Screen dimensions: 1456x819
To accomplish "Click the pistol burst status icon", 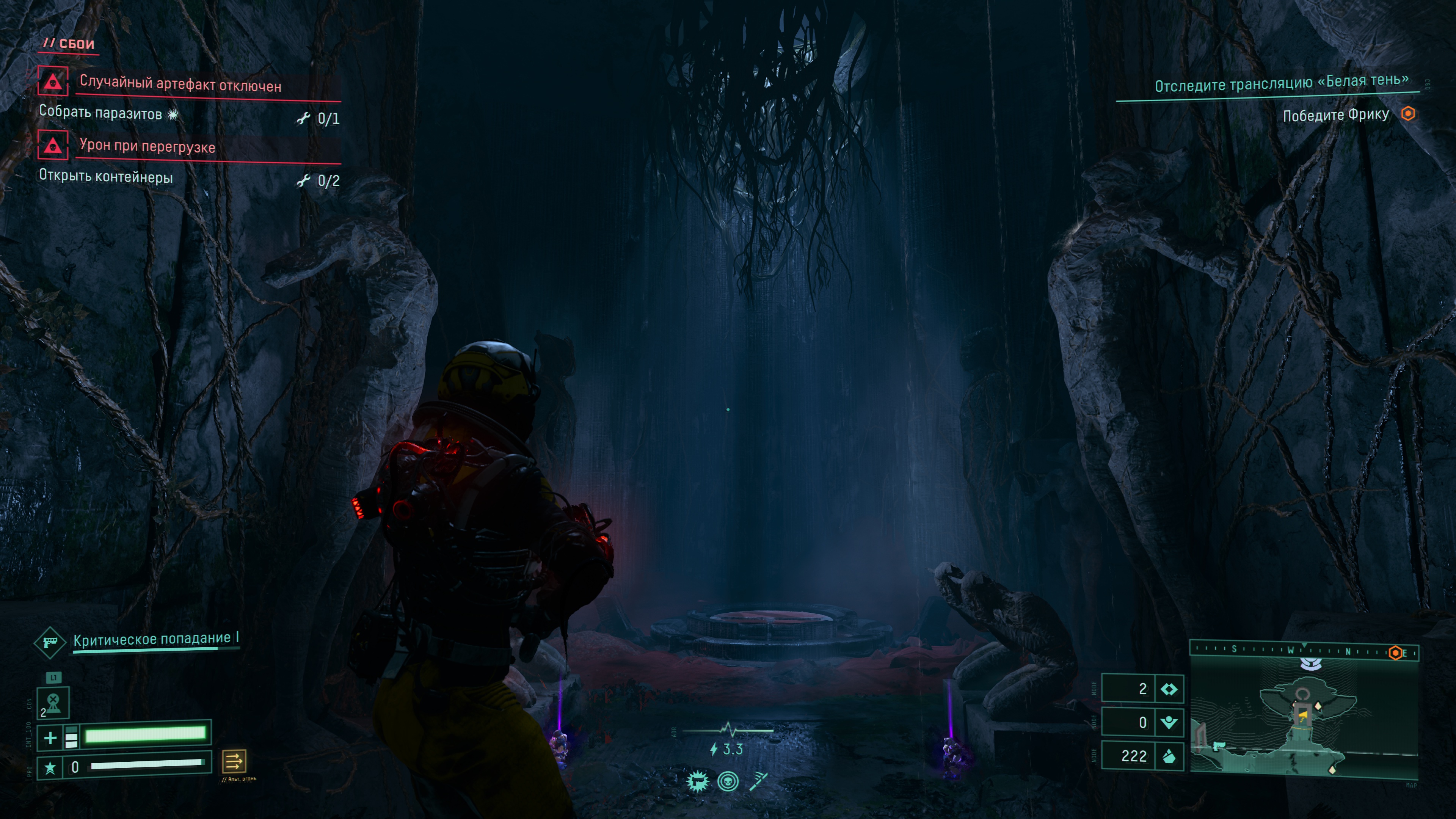I will (698, 782).
